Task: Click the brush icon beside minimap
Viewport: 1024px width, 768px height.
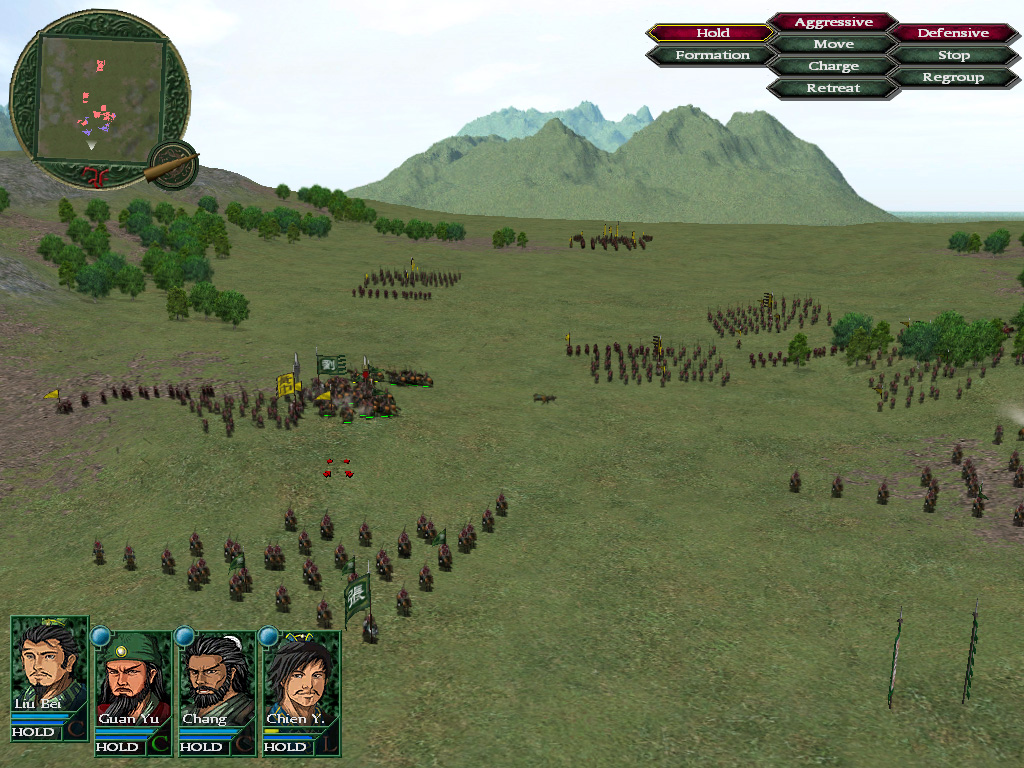Action: [x=174, y=167]
